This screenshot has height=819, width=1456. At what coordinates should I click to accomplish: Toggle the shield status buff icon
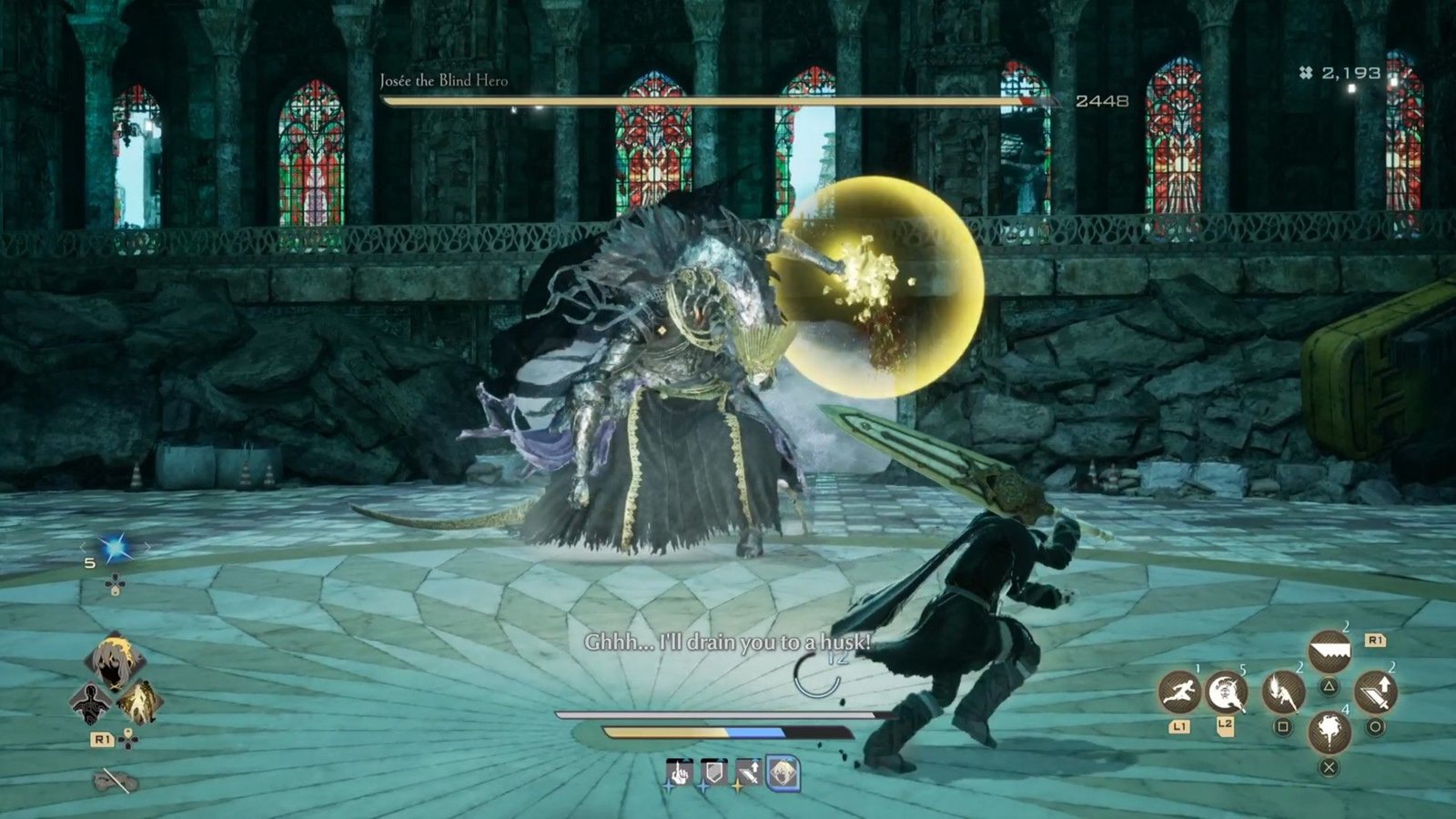714,771
